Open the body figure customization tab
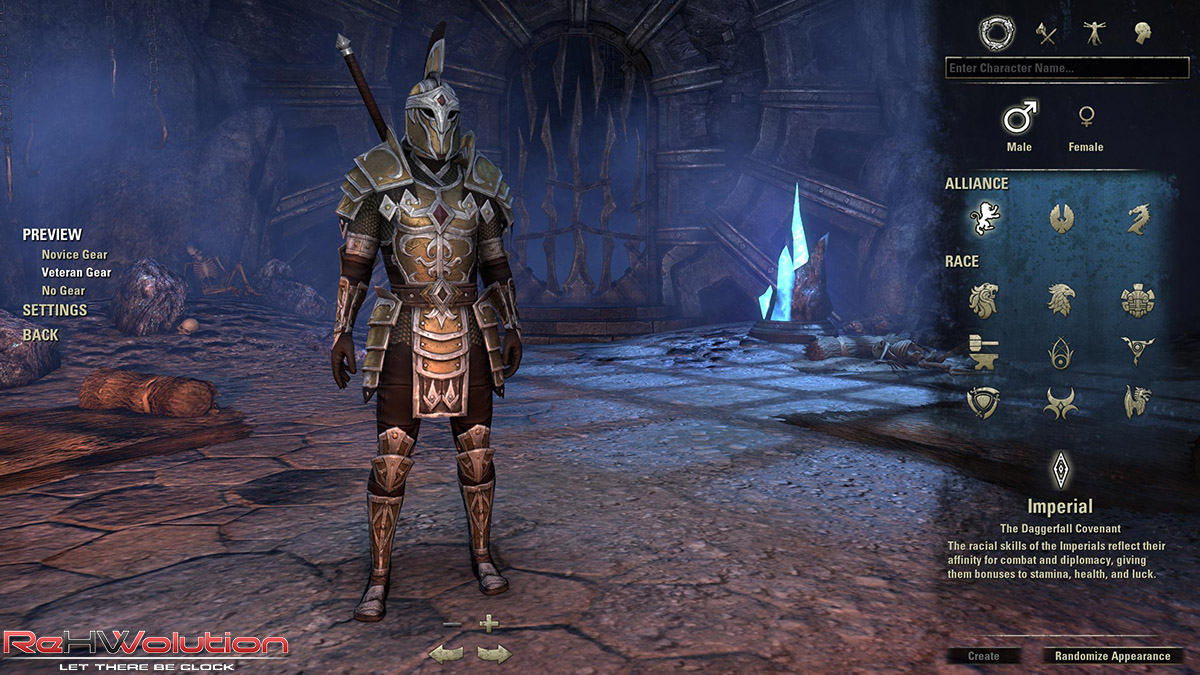This screenshot has height=675, width=1200. tap(1094, 33)
